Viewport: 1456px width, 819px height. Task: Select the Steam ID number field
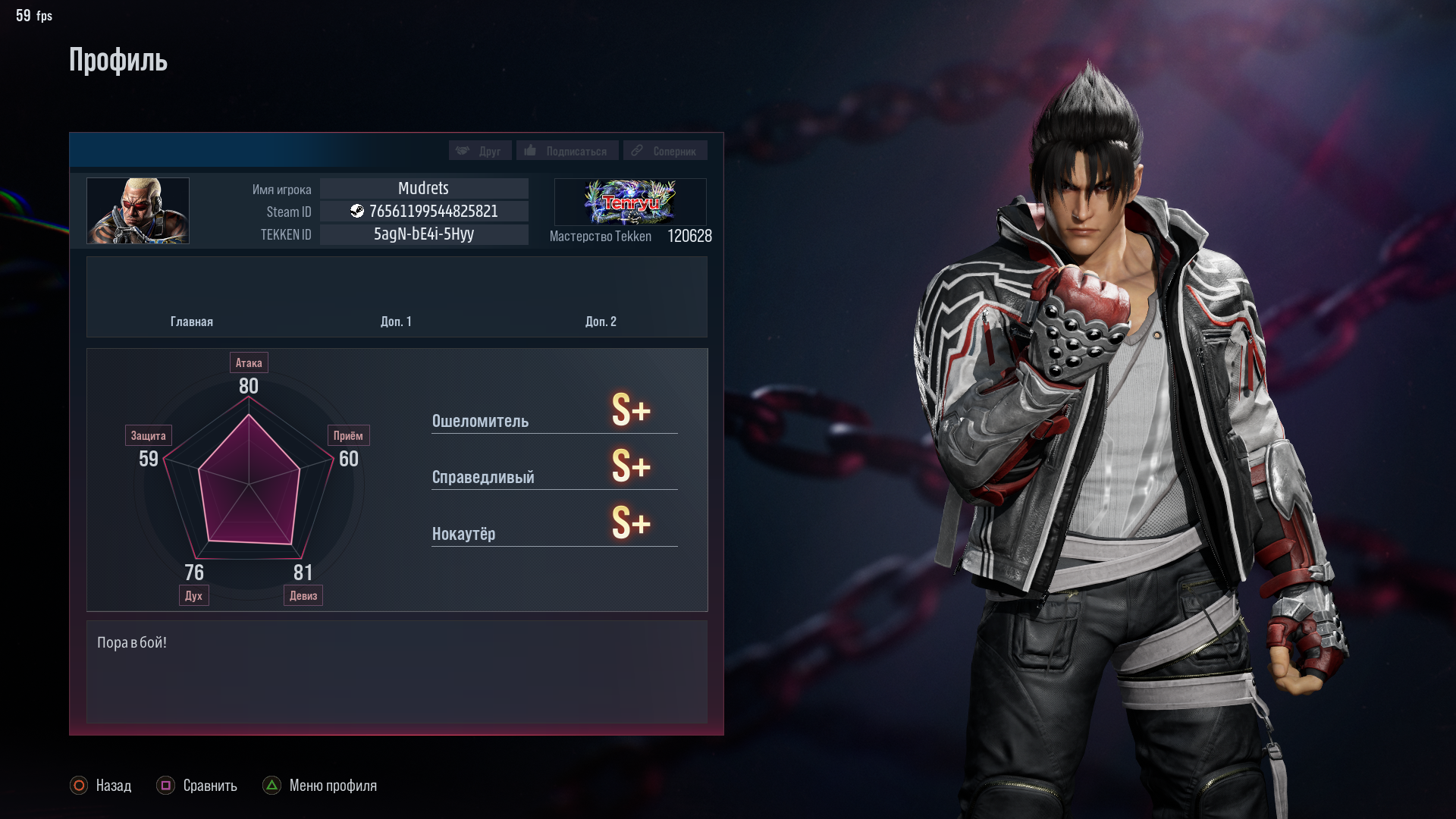click(424, 212)
